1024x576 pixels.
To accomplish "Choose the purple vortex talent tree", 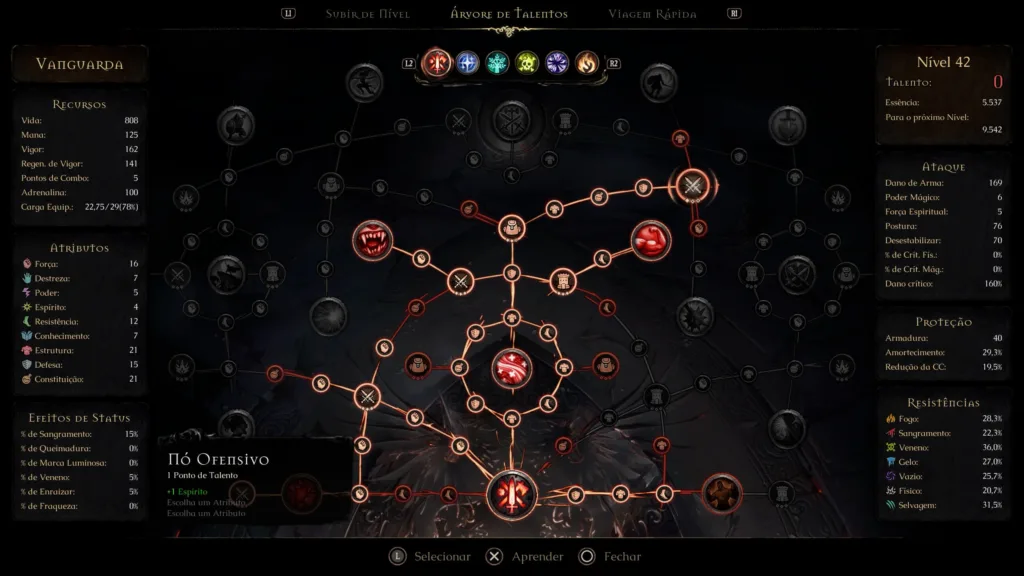I will [x=557, y=63].
